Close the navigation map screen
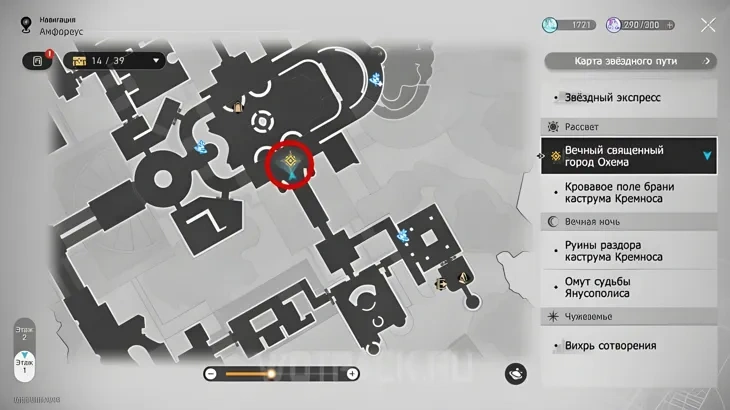 click(707, 25)
